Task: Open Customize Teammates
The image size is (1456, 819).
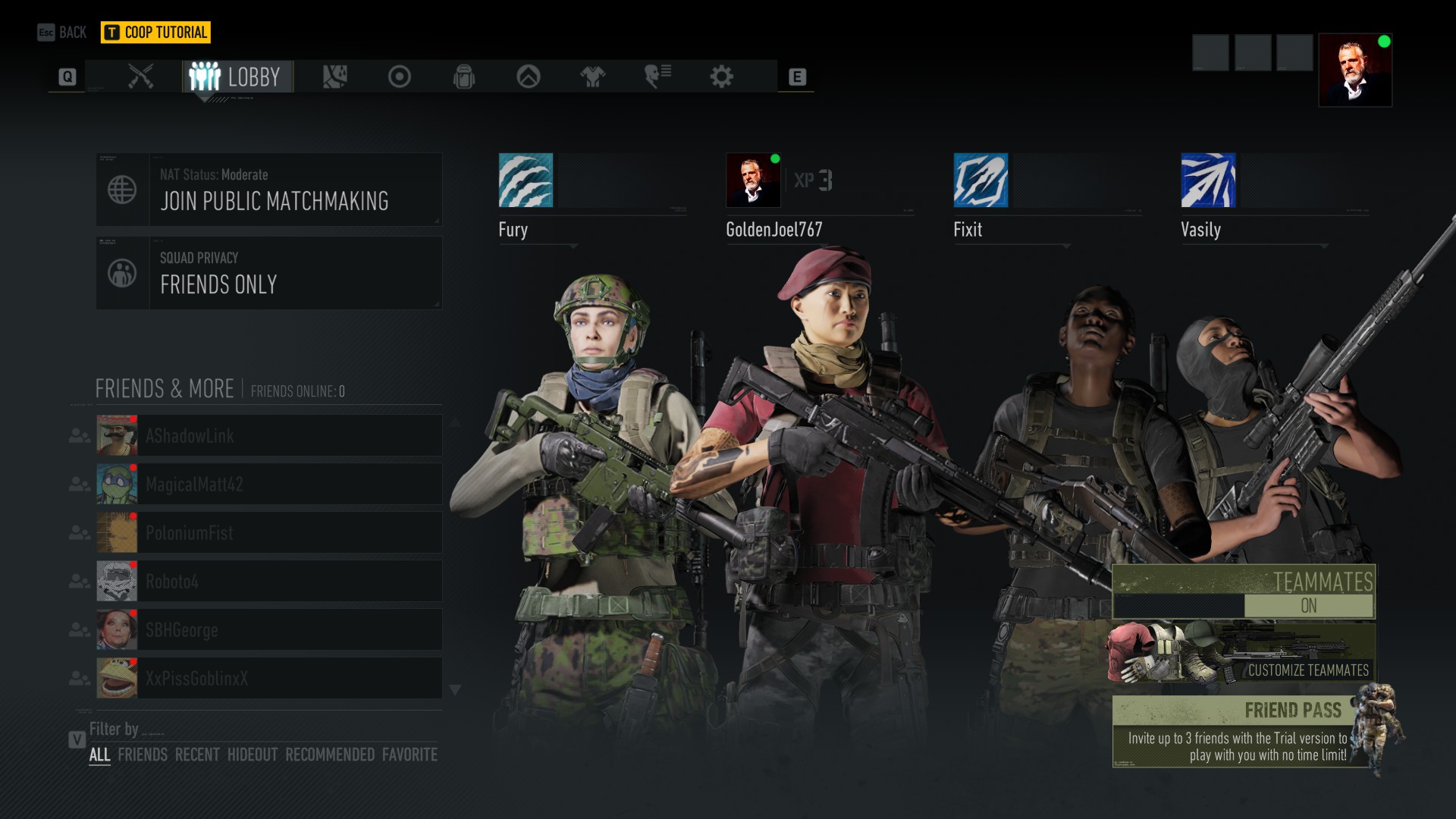Action: pos(1244,654)
